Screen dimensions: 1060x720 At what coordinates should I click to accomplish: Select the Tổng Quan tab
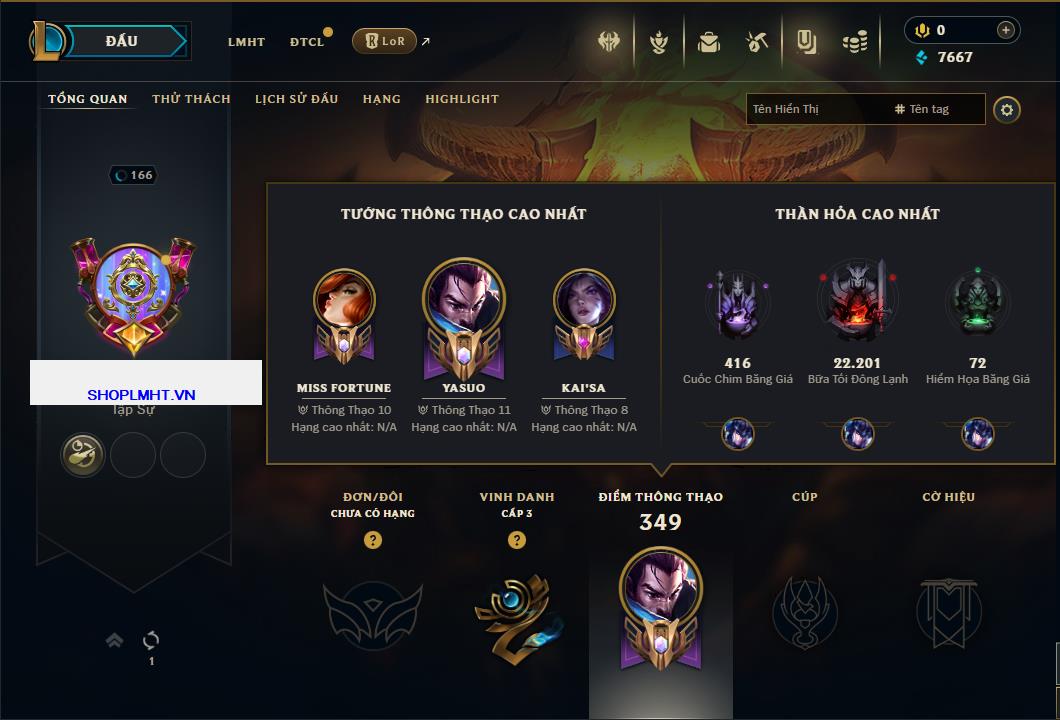(x=88, y=99)
